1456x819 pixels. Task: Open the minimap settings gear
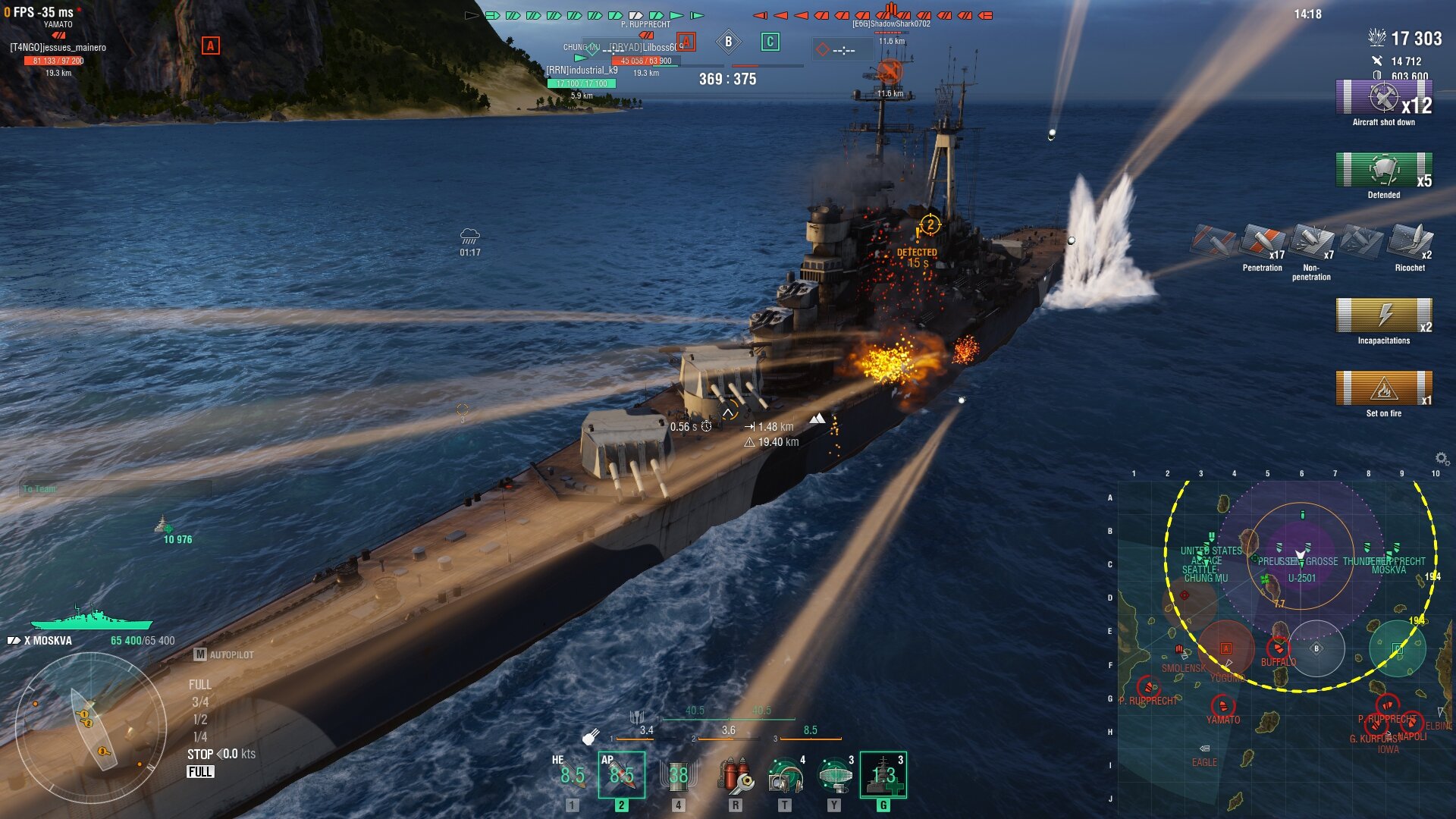pos(1442,458)
